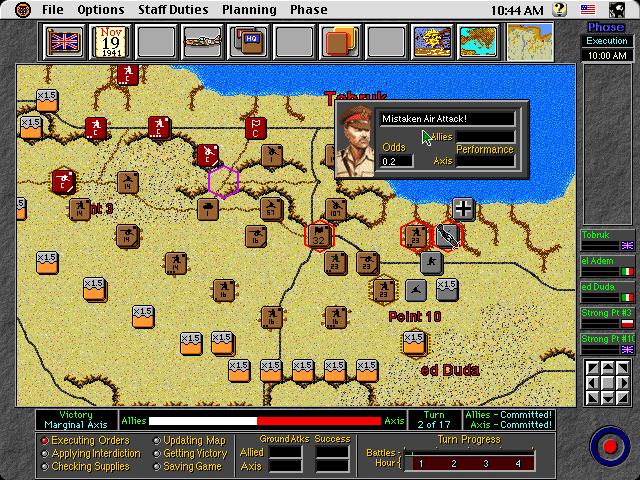Show the desert overview map thumbnail

pos(529,43)
